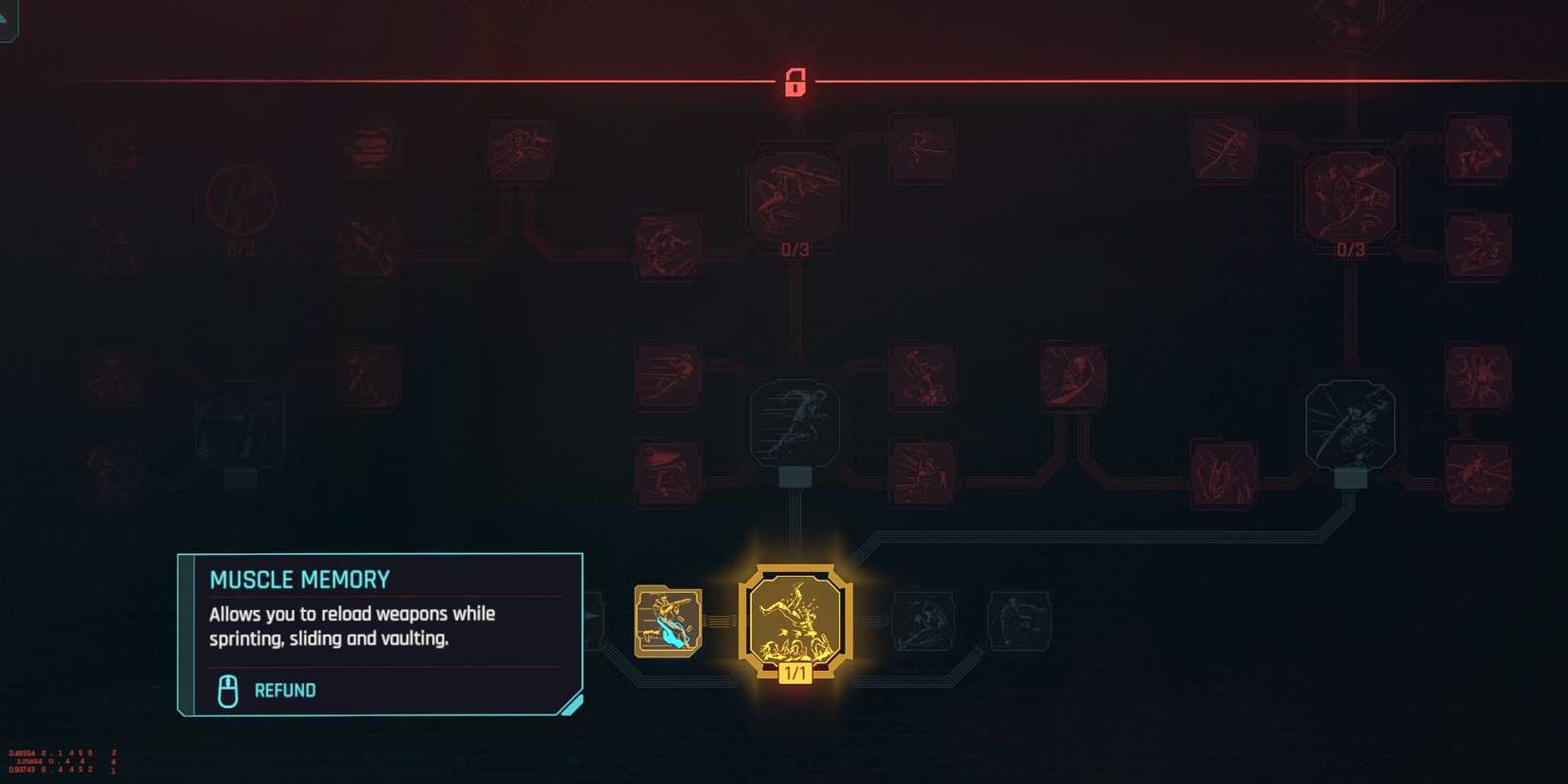This screenshot has height=784, width=1568.
Task: Select the sword-slashing perk node on the right
Action: pos(1349,425)
